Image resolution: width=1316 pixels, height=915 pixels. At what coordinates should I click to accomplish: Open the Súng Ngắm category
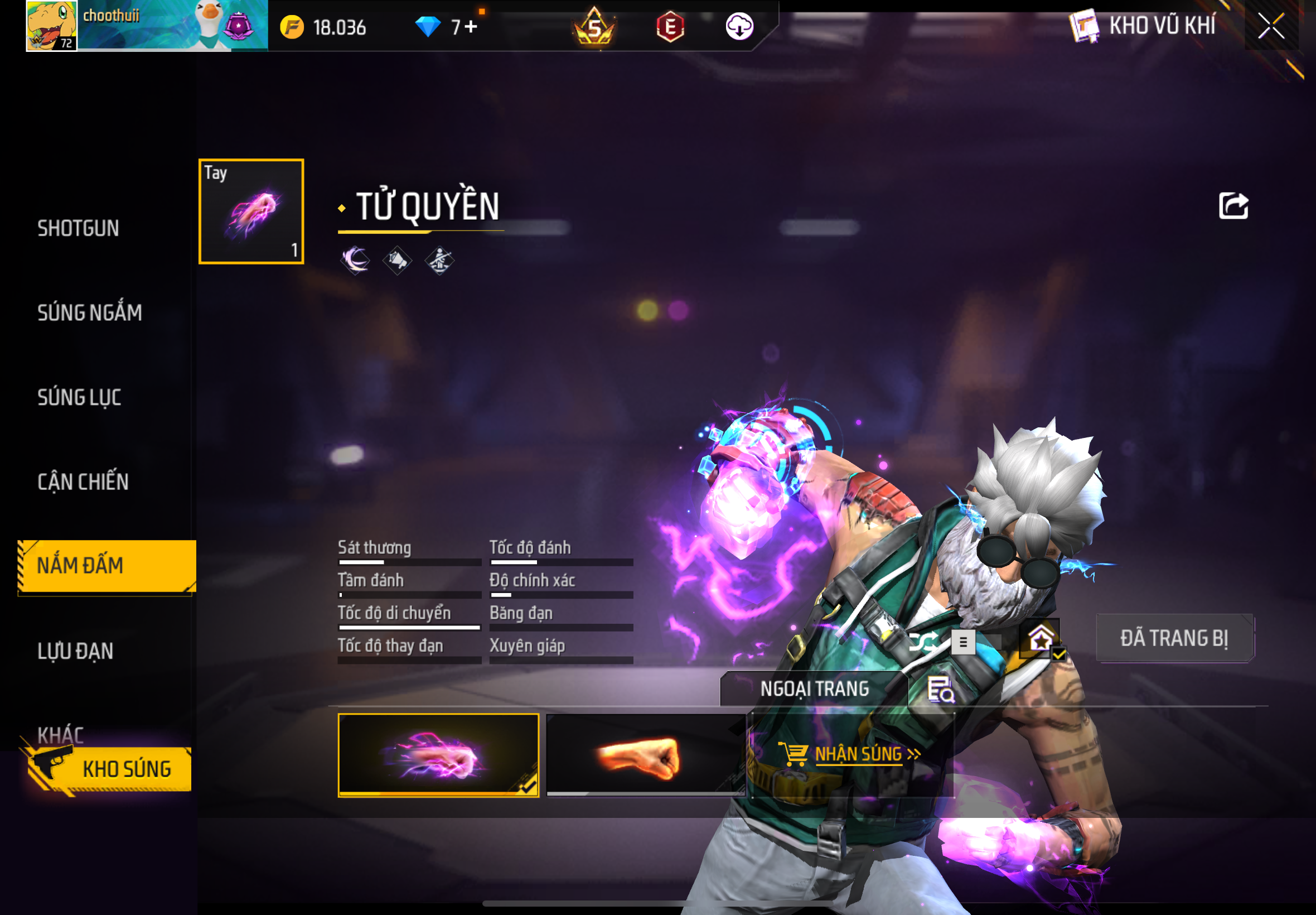coord(90,312)
